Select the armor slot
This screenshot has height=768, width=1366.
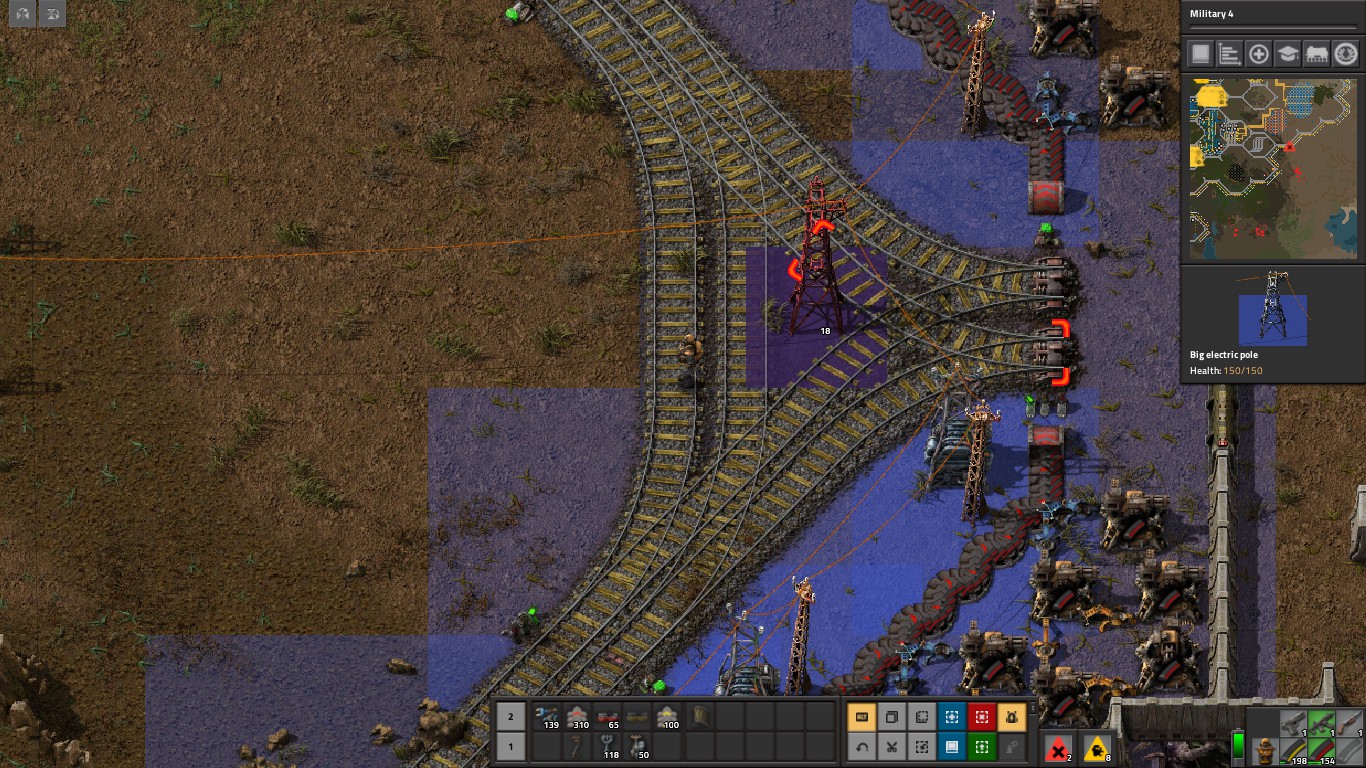pyautogui.click(x=1266, y=748)
